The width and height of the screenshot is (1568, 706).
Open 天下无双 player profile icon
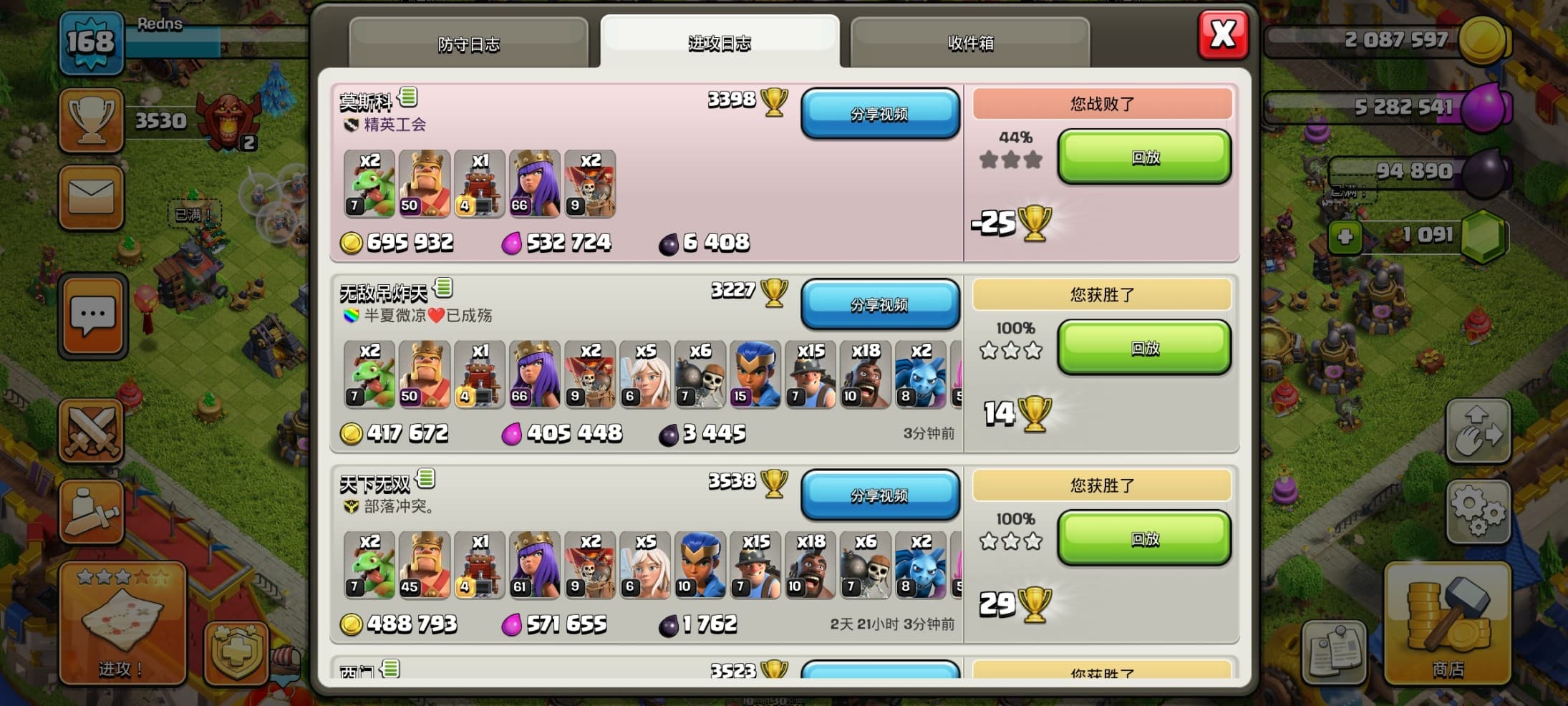[425, 478]
